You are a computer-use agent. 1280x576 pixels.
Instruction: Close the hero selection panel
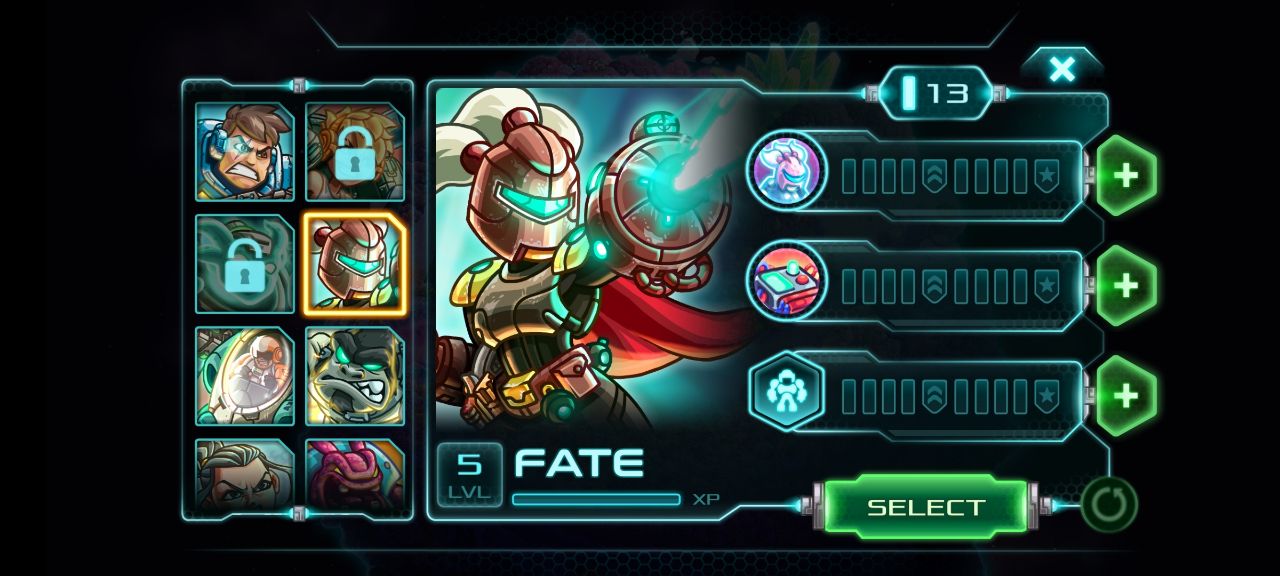click(1061, 69)
